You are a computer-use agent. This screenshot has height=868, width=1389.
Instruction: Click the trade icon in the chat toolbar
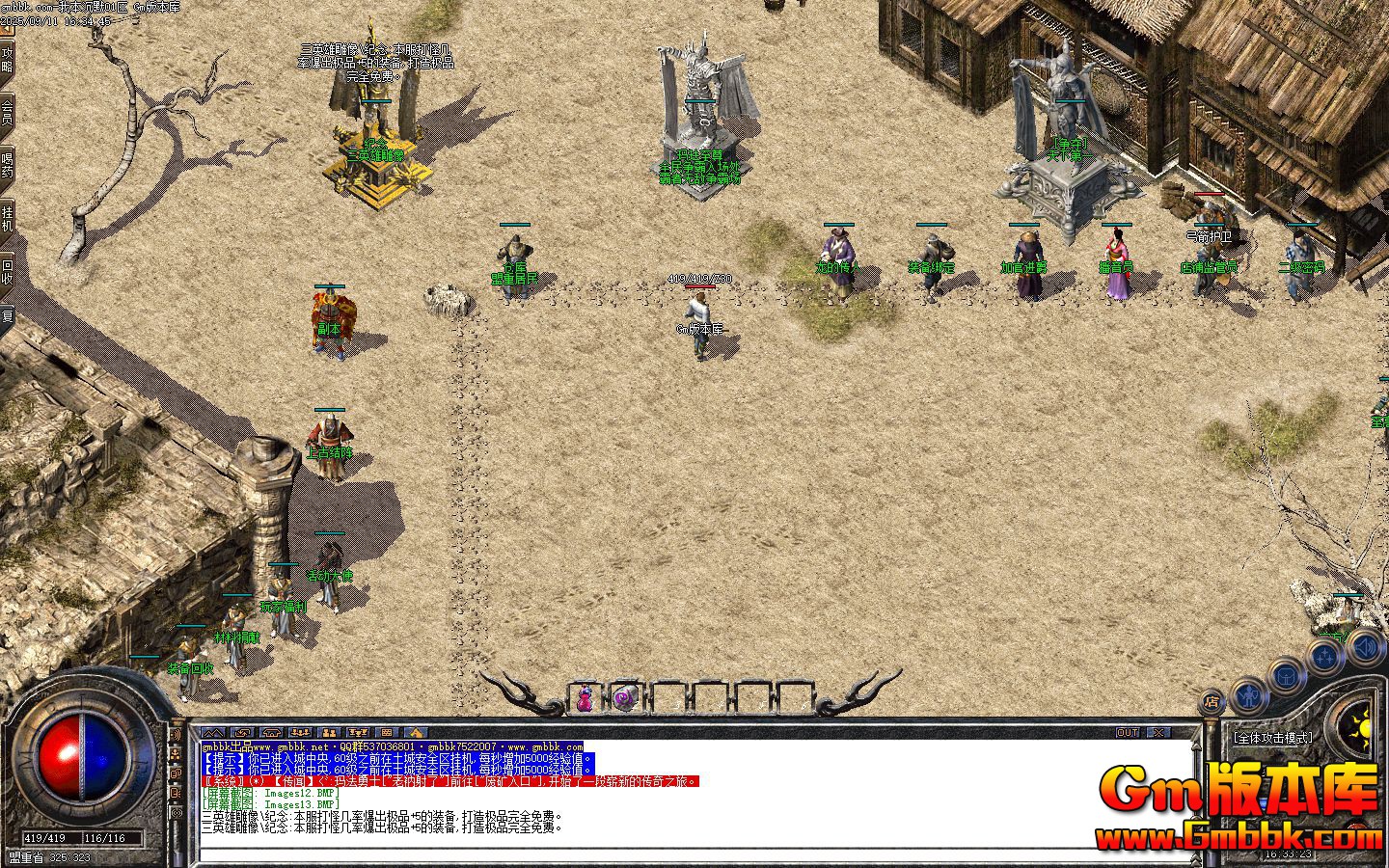(328, 733)
